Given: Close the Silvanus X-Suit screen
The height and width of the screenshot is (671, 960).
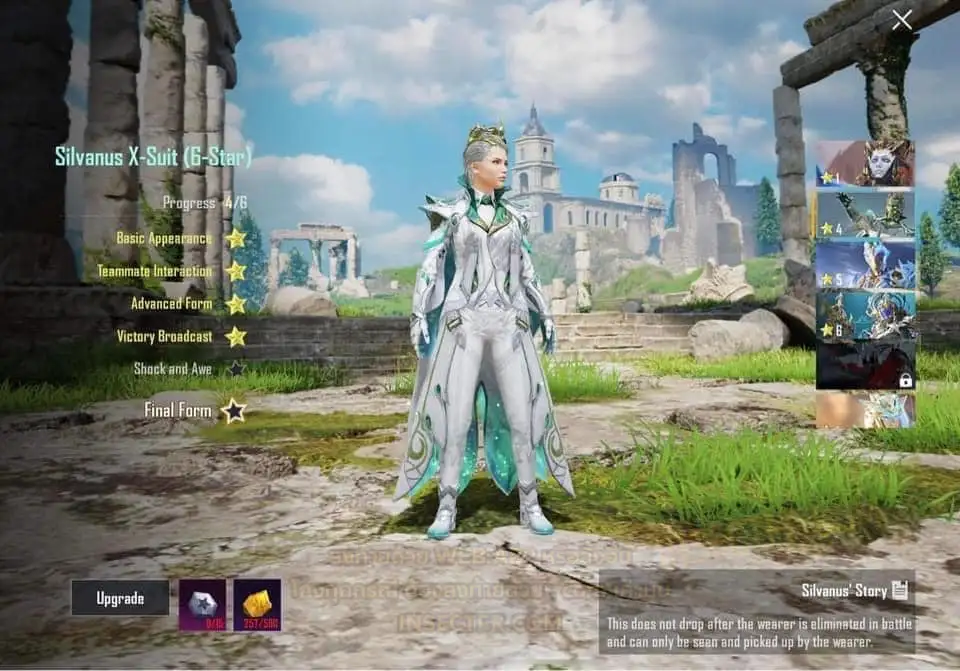Looking at the screenshot, I should pos(902,20).
